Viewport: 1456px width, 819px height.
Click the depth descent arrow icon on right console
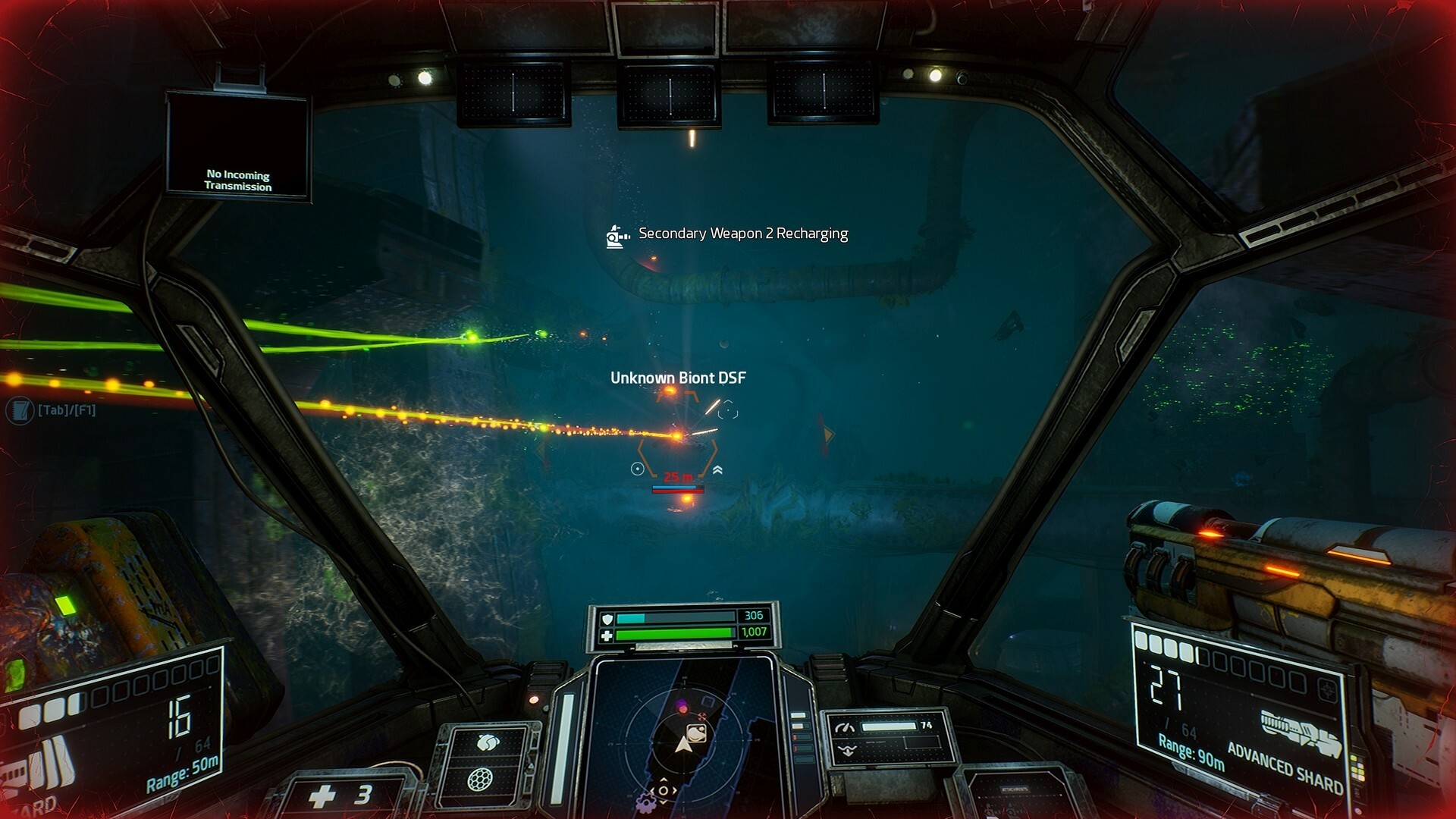click(x=847, y=750)
